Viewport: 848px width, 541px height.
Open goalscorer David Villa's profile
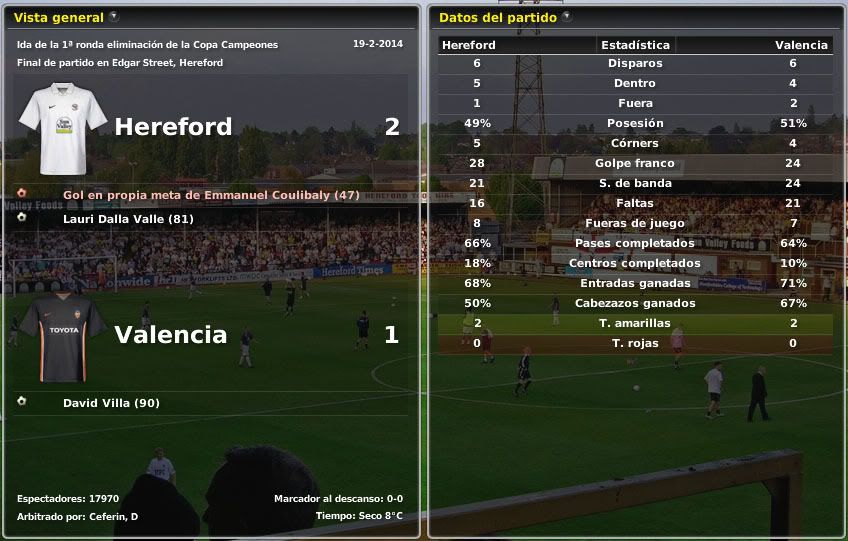(x=111, y=403)
